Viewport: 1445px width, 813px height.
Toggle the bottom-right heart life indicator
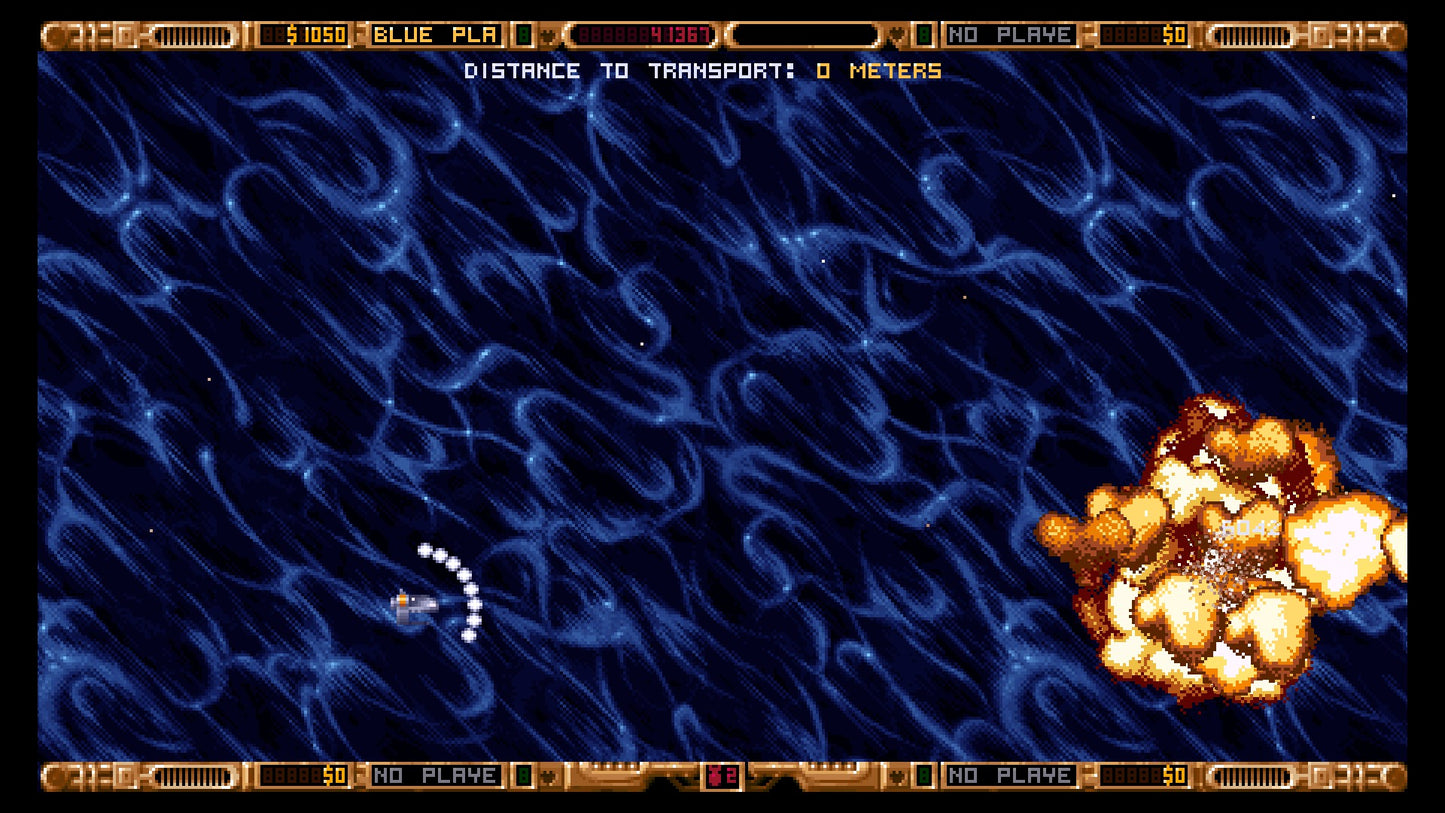click(x=897, y=776)
